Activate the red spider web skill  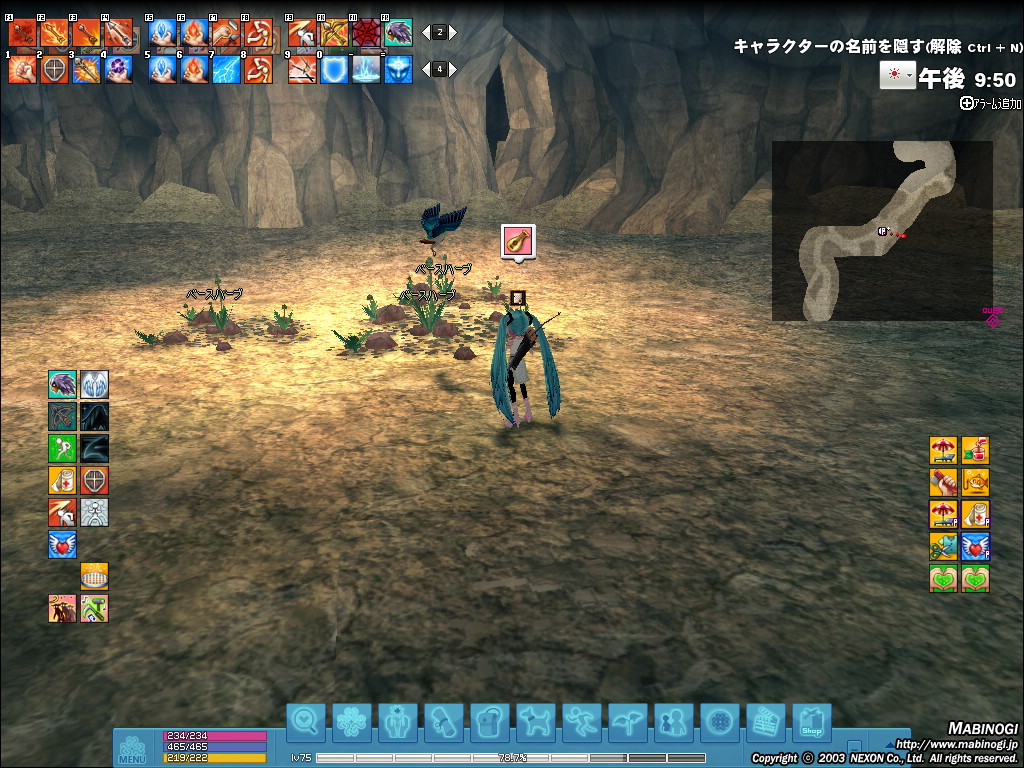[x=366, y=33]
